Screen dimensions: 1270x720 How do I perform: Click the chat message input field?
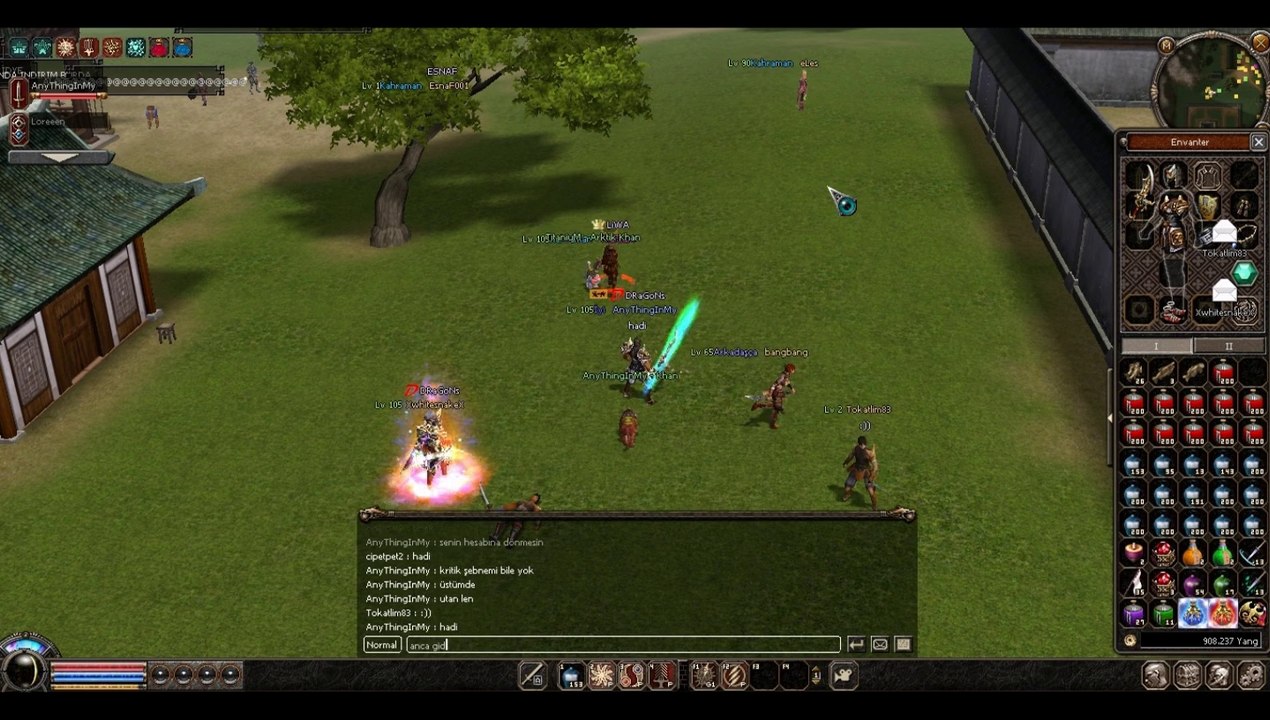[x=622, y=645]
